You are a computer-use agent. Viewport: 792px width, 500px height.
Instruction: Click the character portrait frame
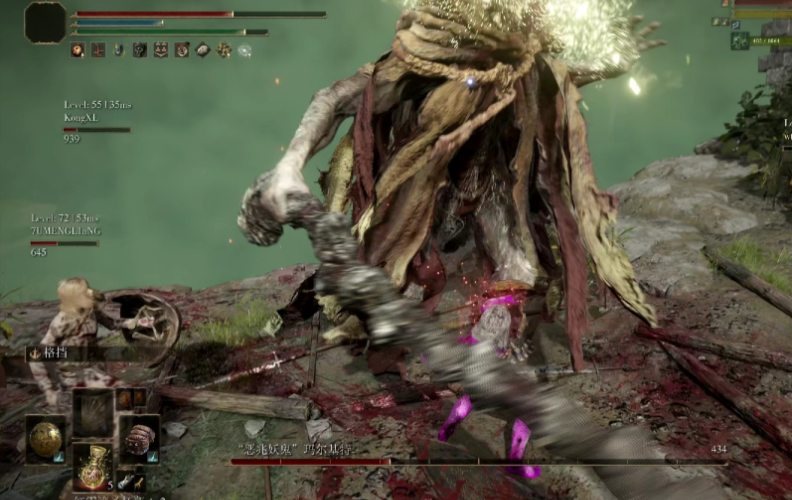click(45, 22)
